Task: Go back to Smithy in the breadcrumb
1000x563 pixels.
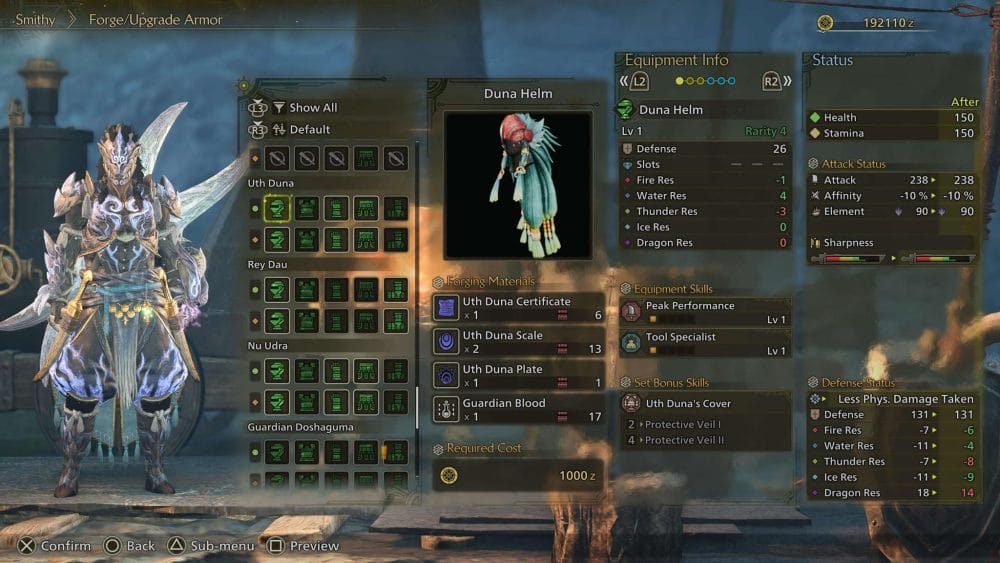Action: [36, 19]
